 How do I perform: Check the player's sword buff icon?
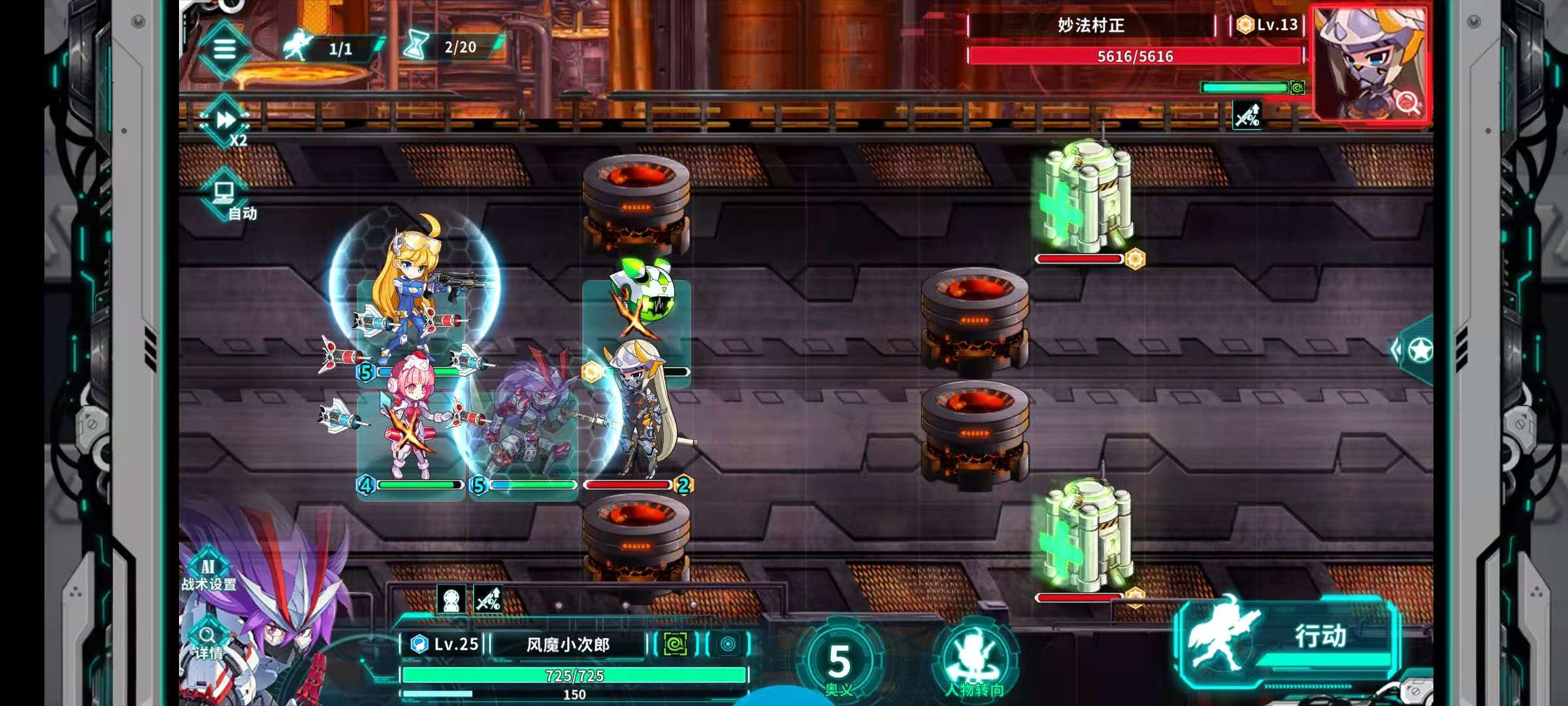point(488,599)
